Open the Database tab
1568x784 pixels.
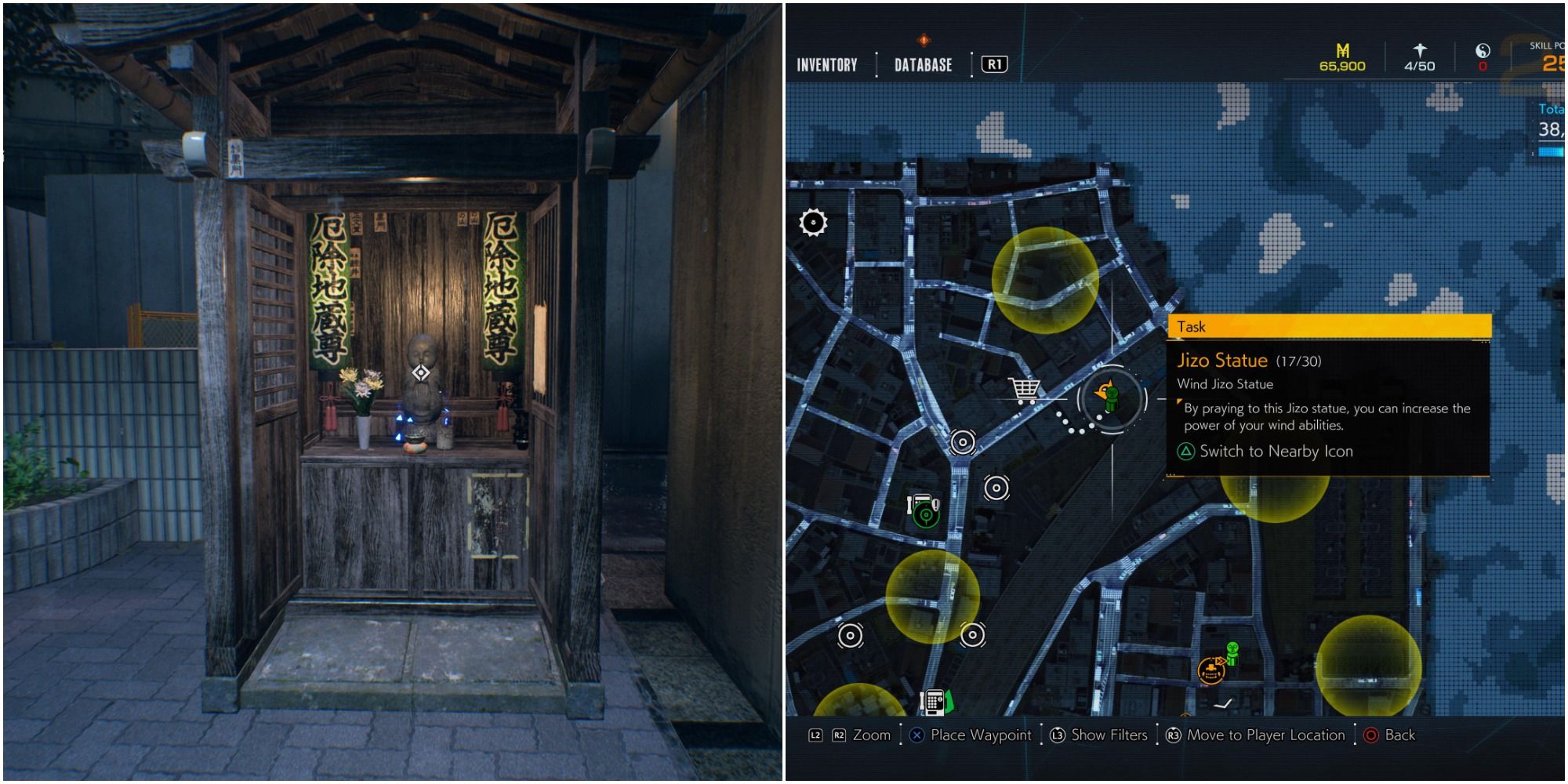(923, 65)
